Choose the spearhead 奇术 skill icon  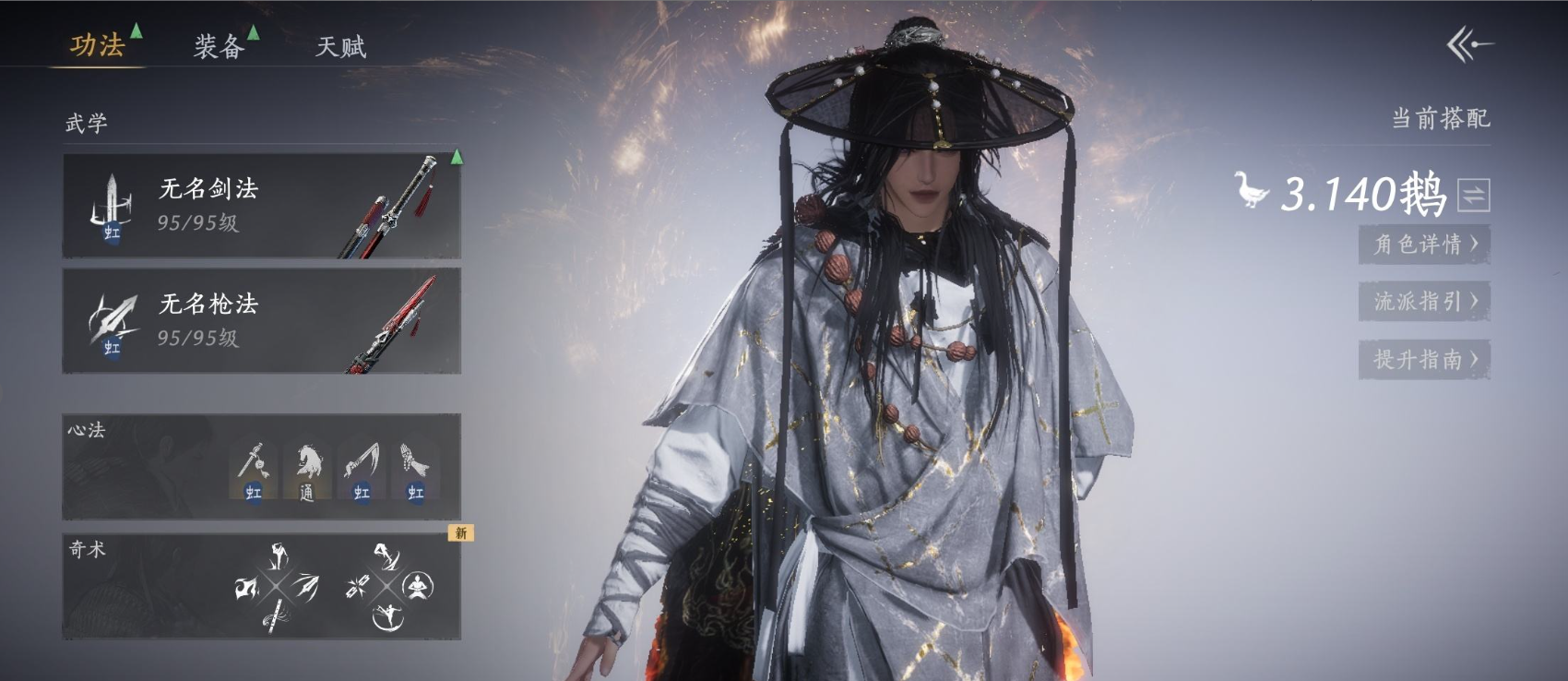point(307,586)
